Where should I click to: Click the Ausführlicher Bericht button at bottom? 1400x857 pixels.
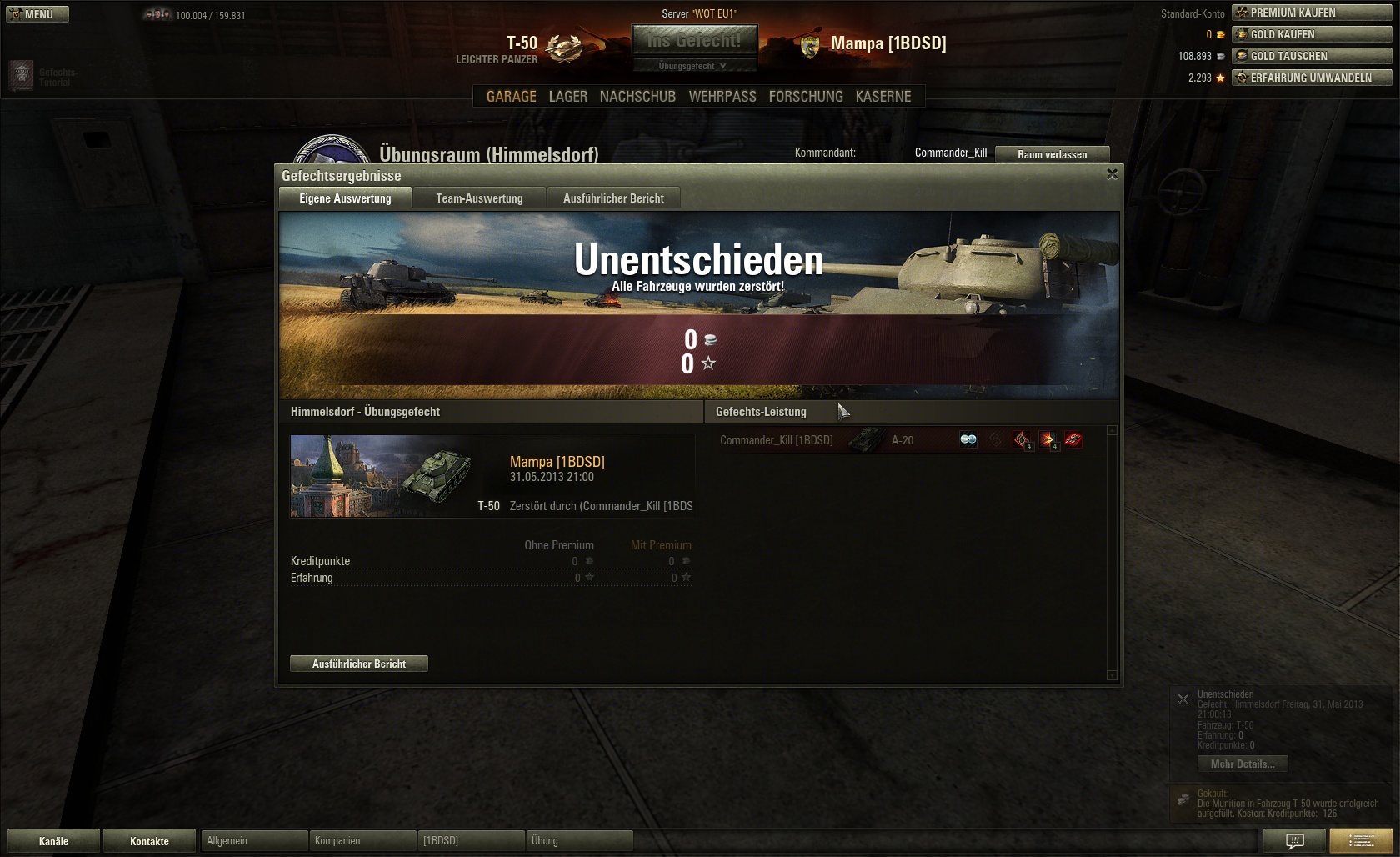(358, 664)
